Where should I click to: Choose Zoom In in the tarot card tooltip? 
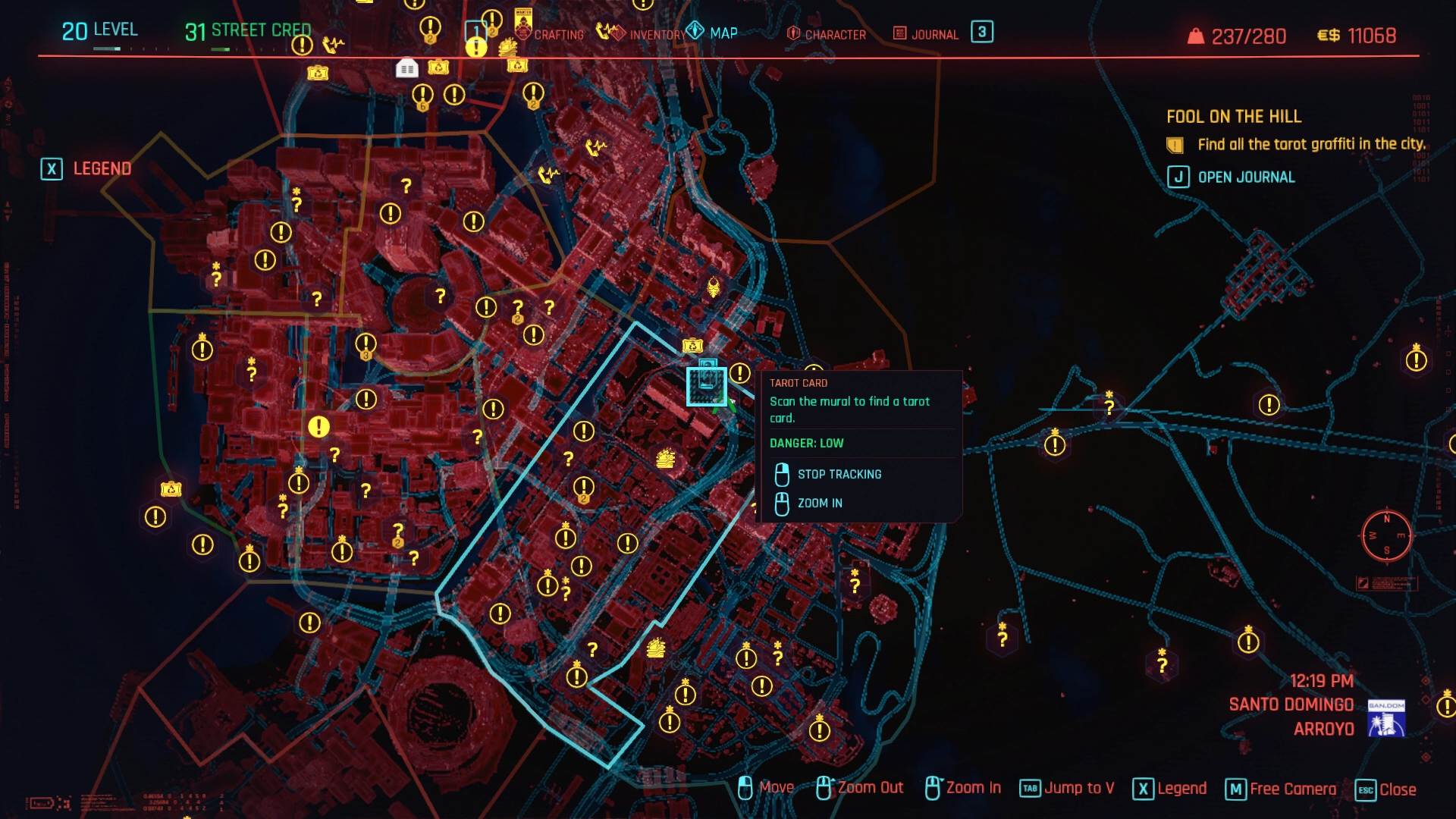tap(819, 504)
